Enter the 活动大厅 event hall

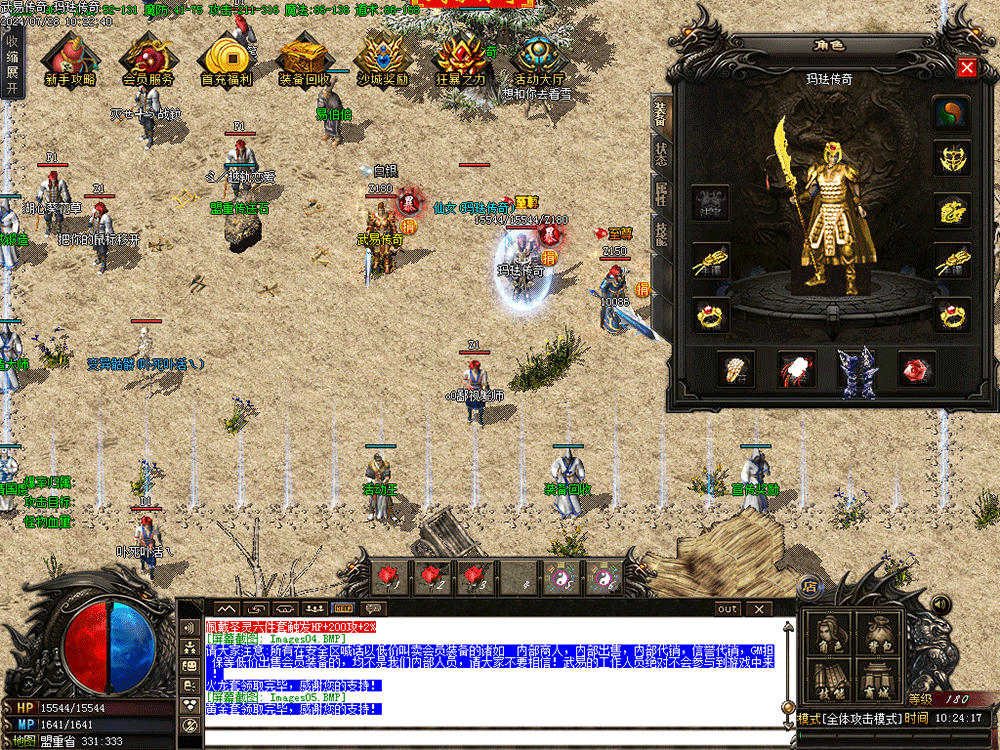[x=539, y=60]
